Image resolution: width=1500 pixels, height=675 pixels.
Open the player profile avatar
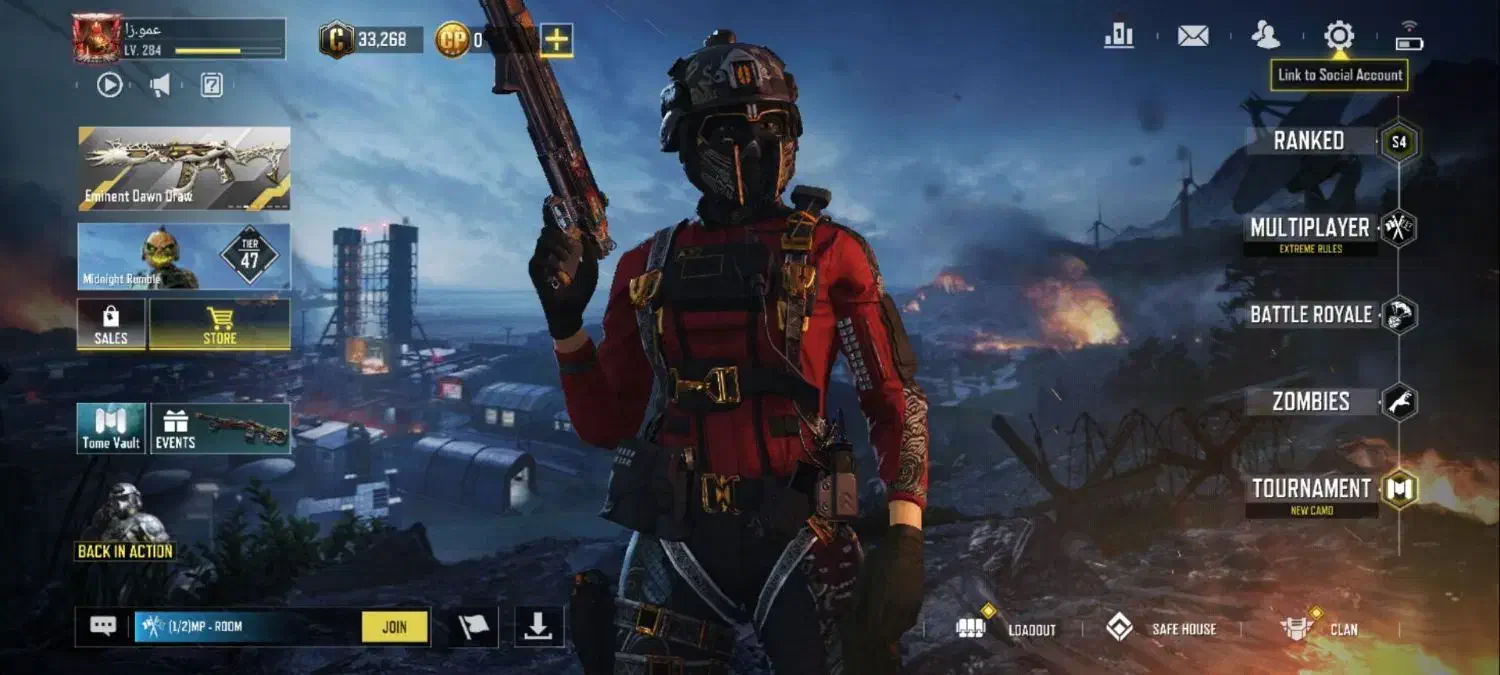pyautogui.click(x=96, y=39)
